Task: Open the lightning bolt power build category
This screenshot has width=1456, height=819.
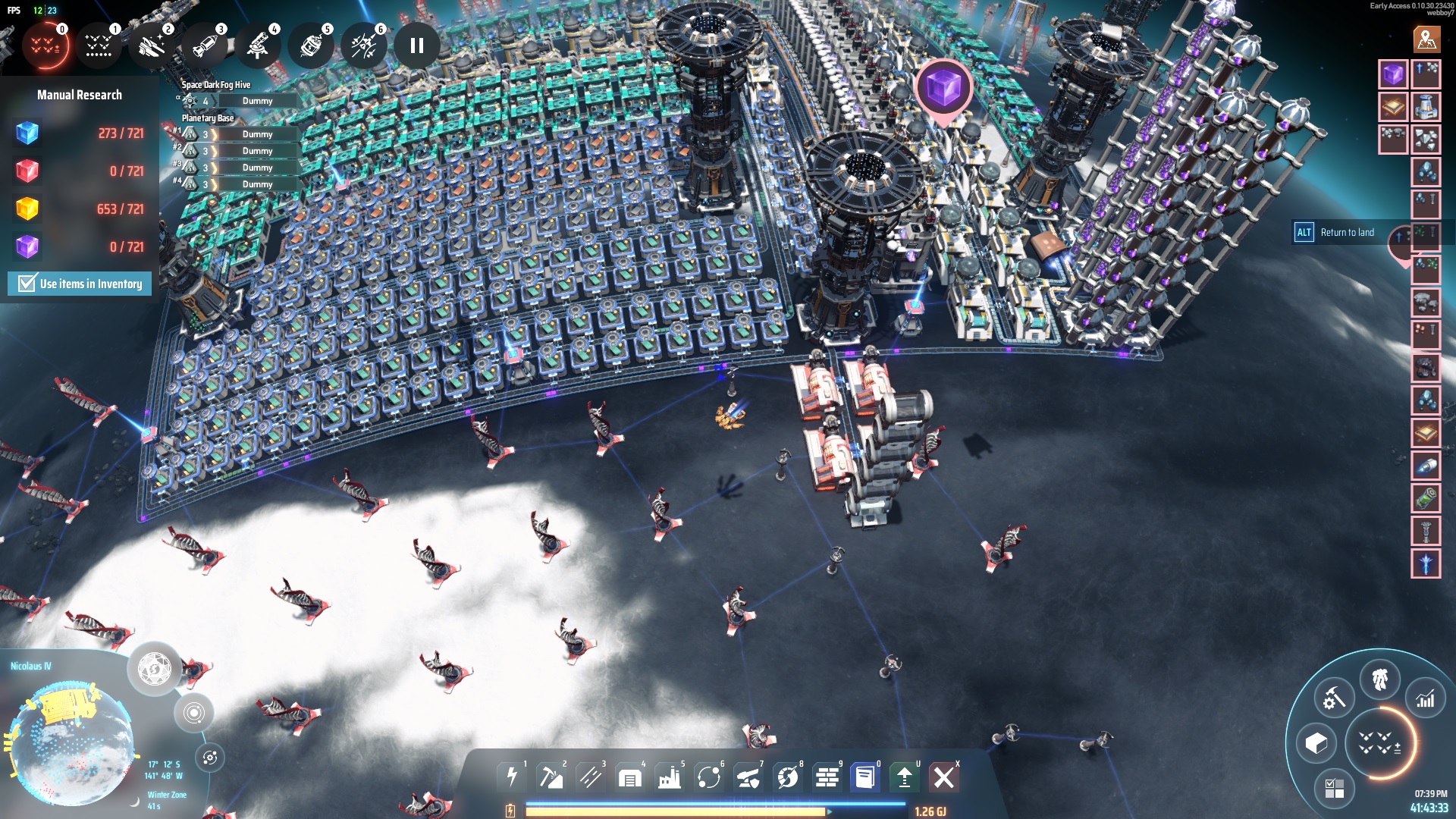Action: click(512, 777)
